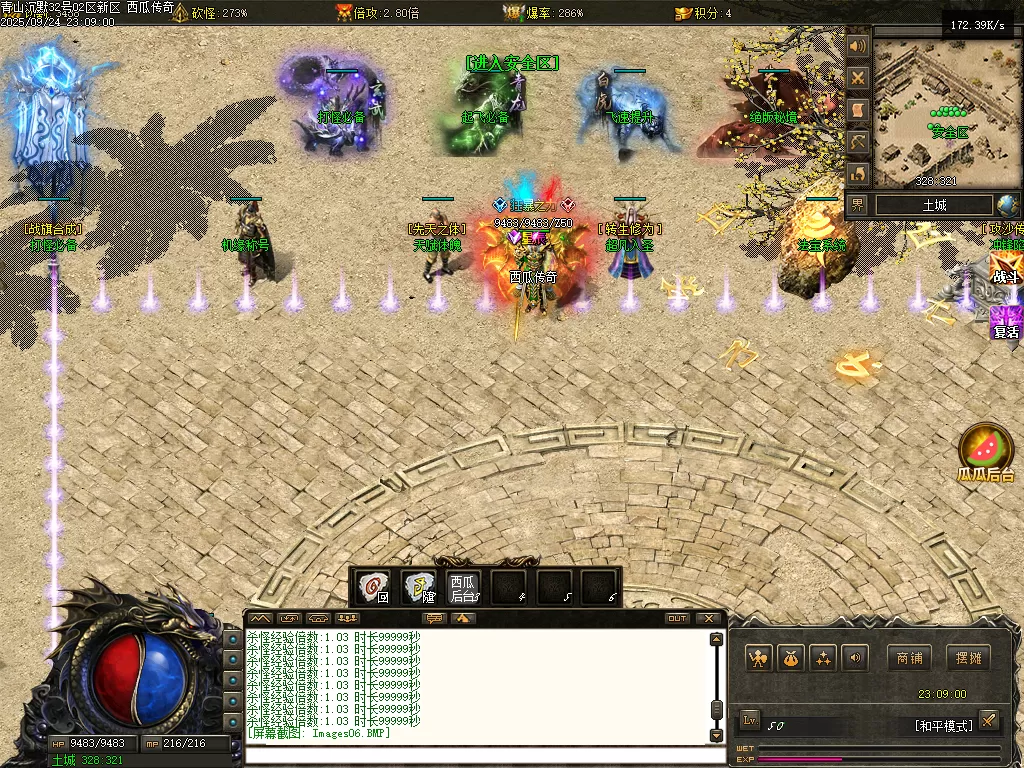Open the globe world map icon
This screenshot has width=1024, height=768.
tap(1007, 205)
